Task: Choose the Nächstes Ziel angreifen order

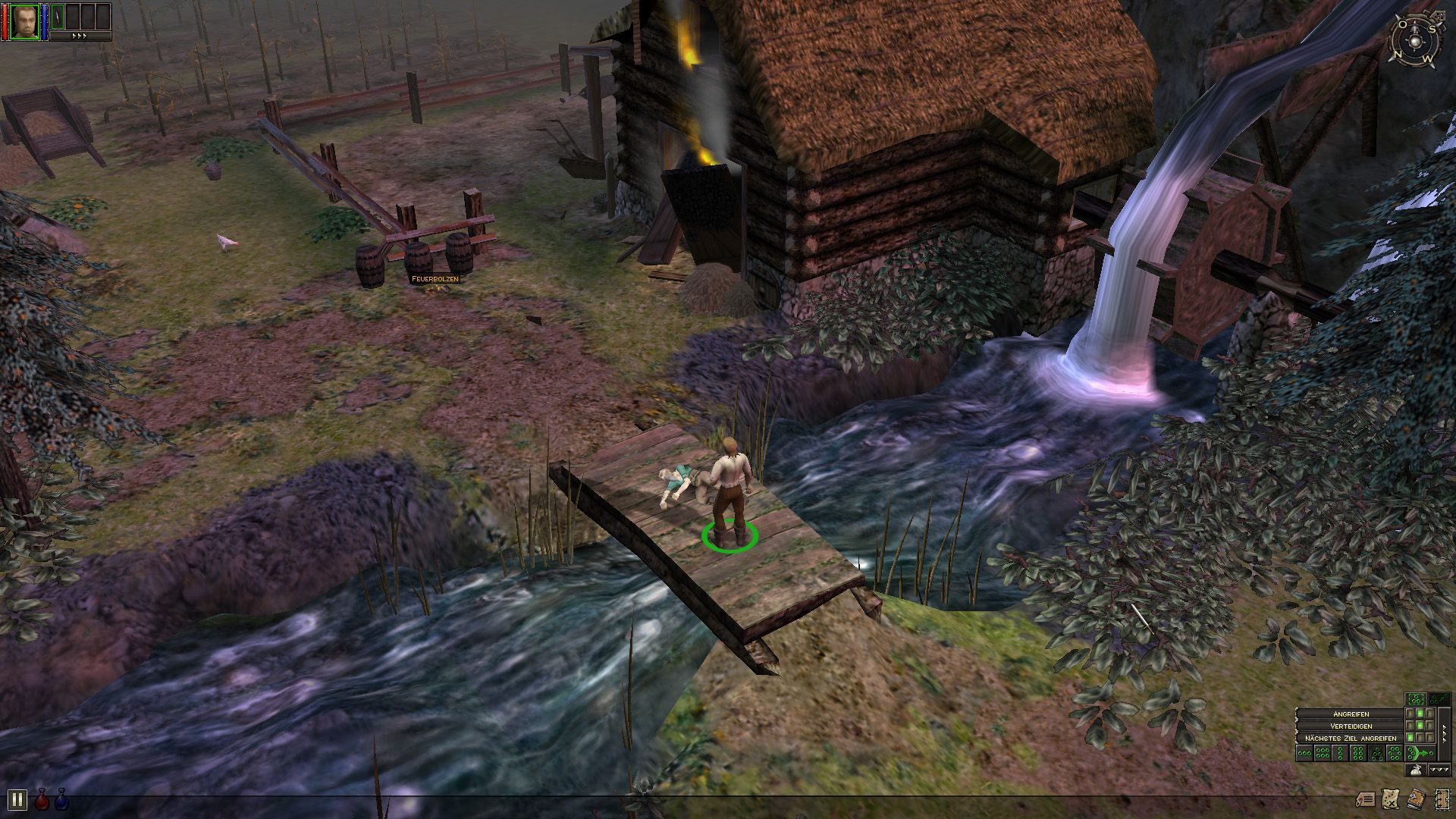Action: (x=1351, y=738)
